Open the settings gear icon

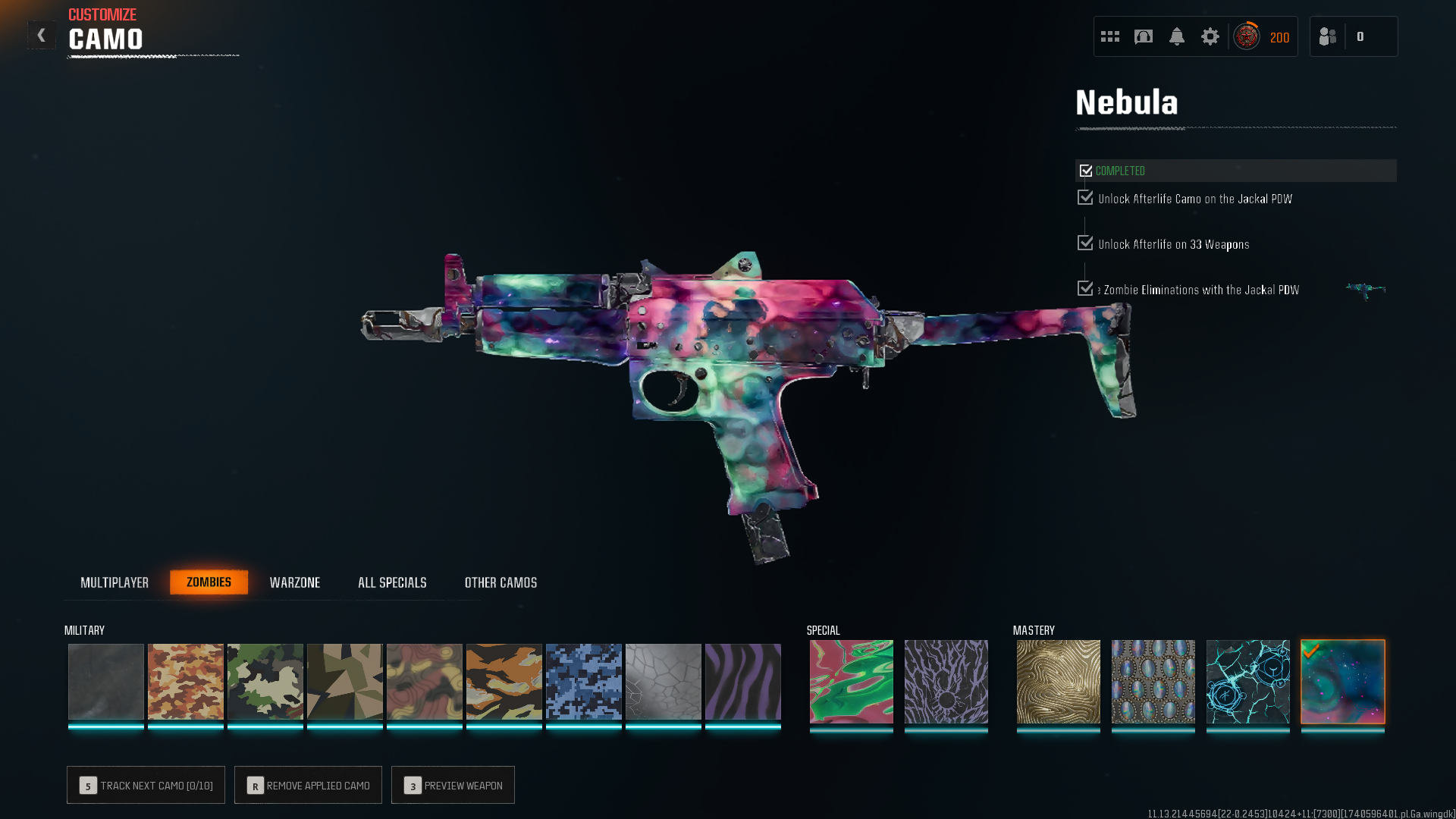[1210, 36]
